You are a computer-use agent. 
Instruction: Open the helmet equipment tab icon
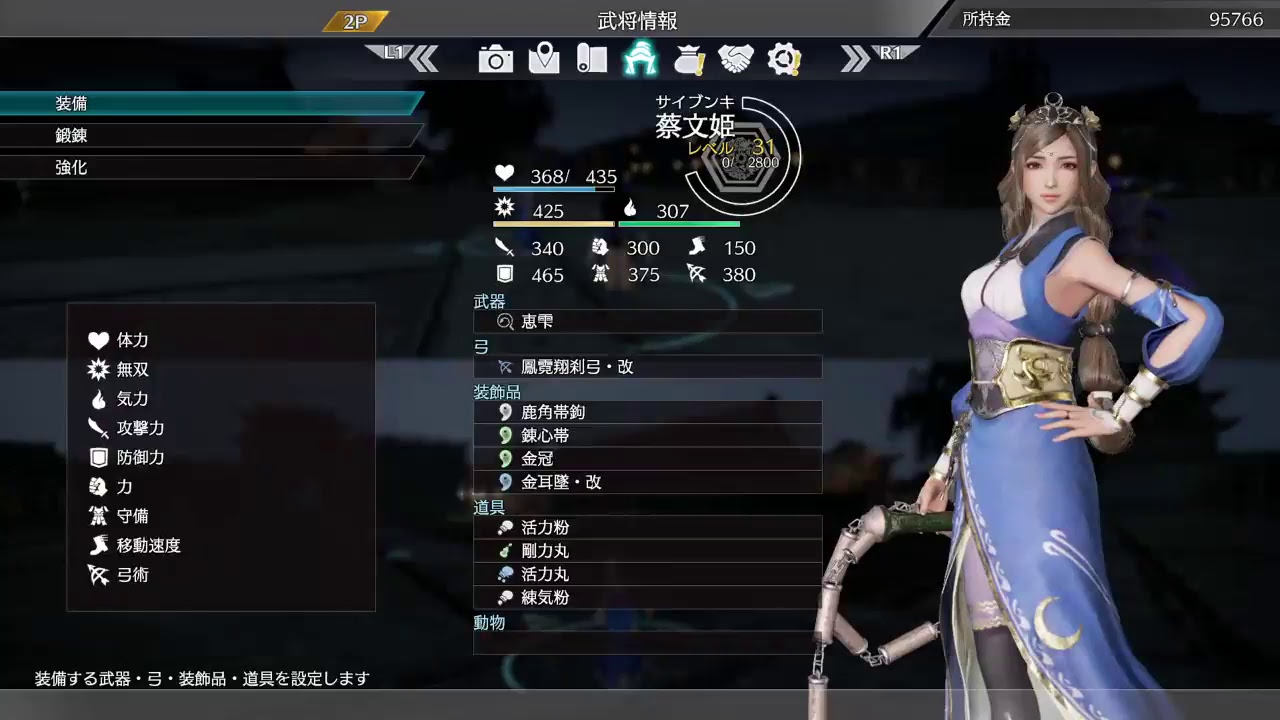point(640,59)
